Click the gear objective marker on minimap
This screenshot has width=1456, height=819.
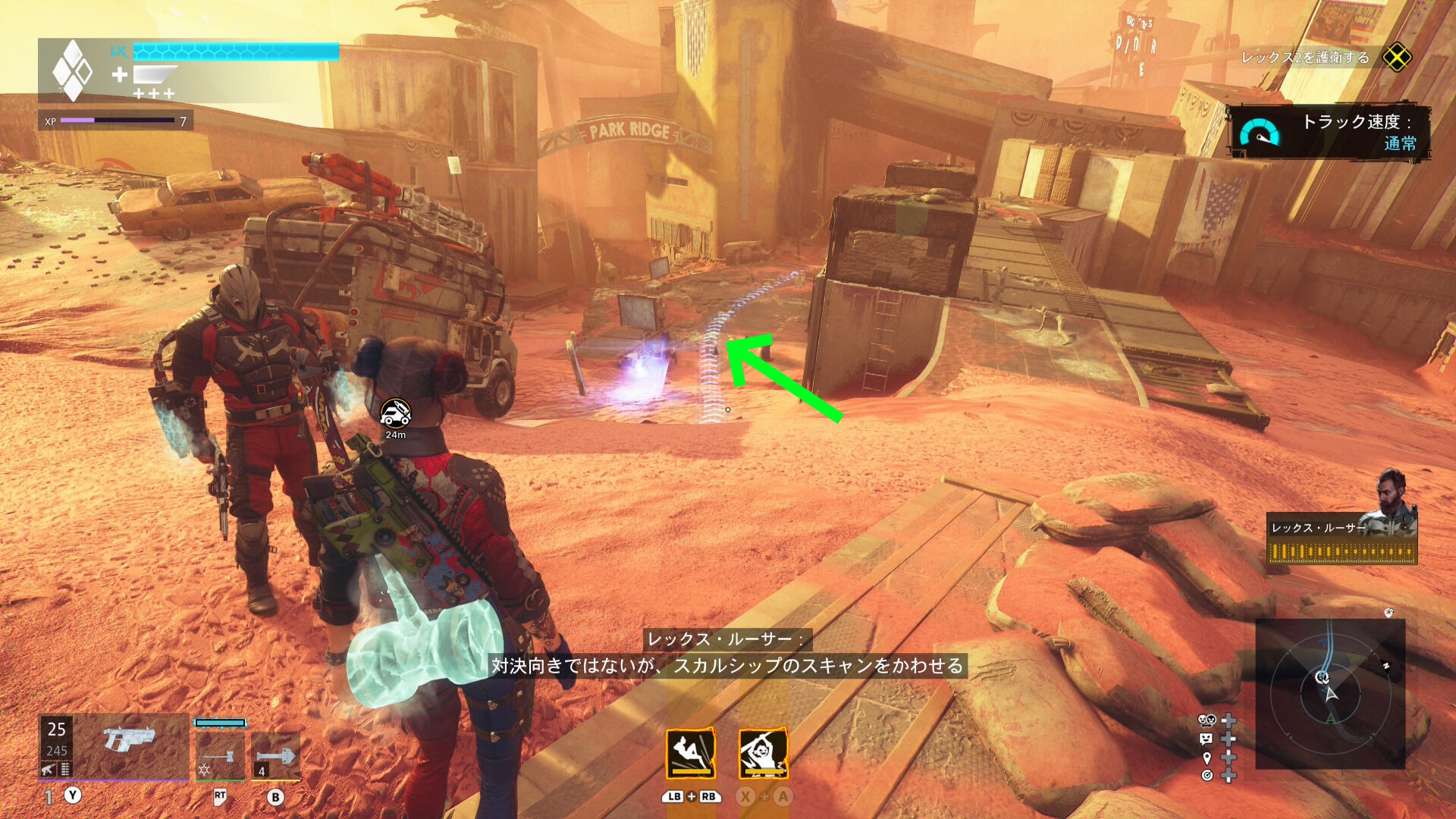1322,676
